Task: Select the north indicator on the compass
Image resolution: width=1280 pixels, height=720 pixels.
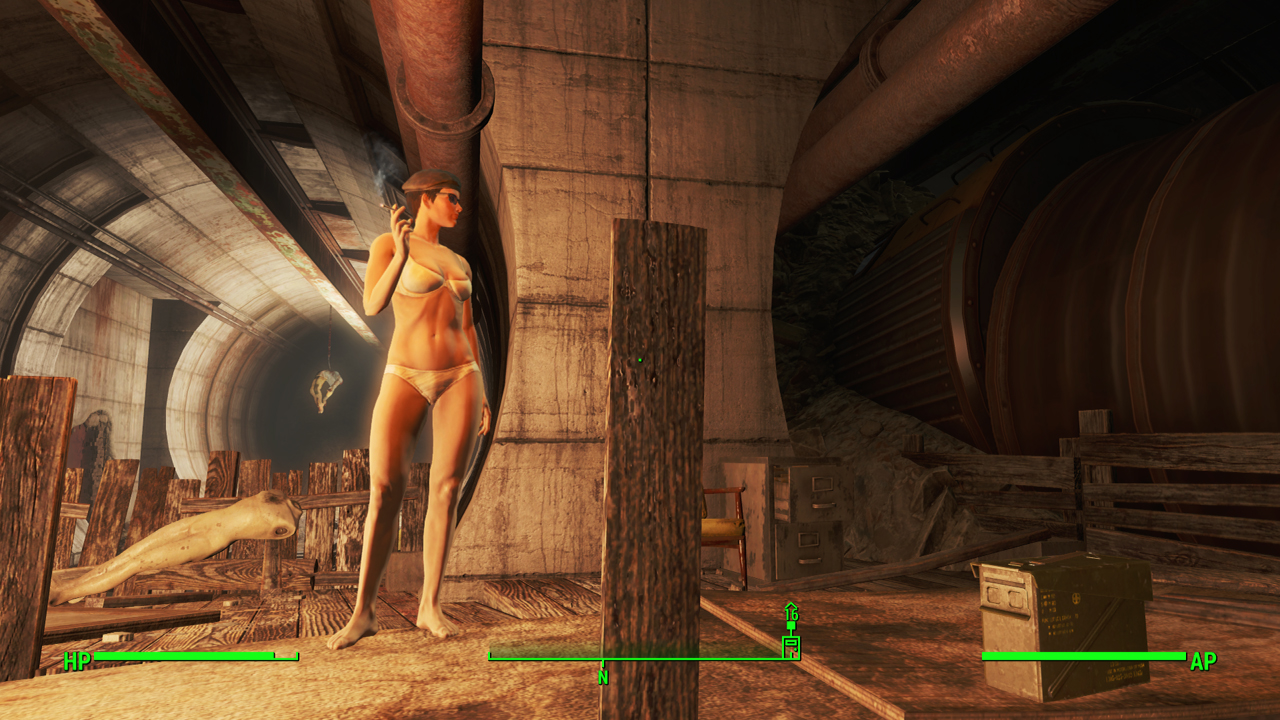Action: (x=603, y=676)
